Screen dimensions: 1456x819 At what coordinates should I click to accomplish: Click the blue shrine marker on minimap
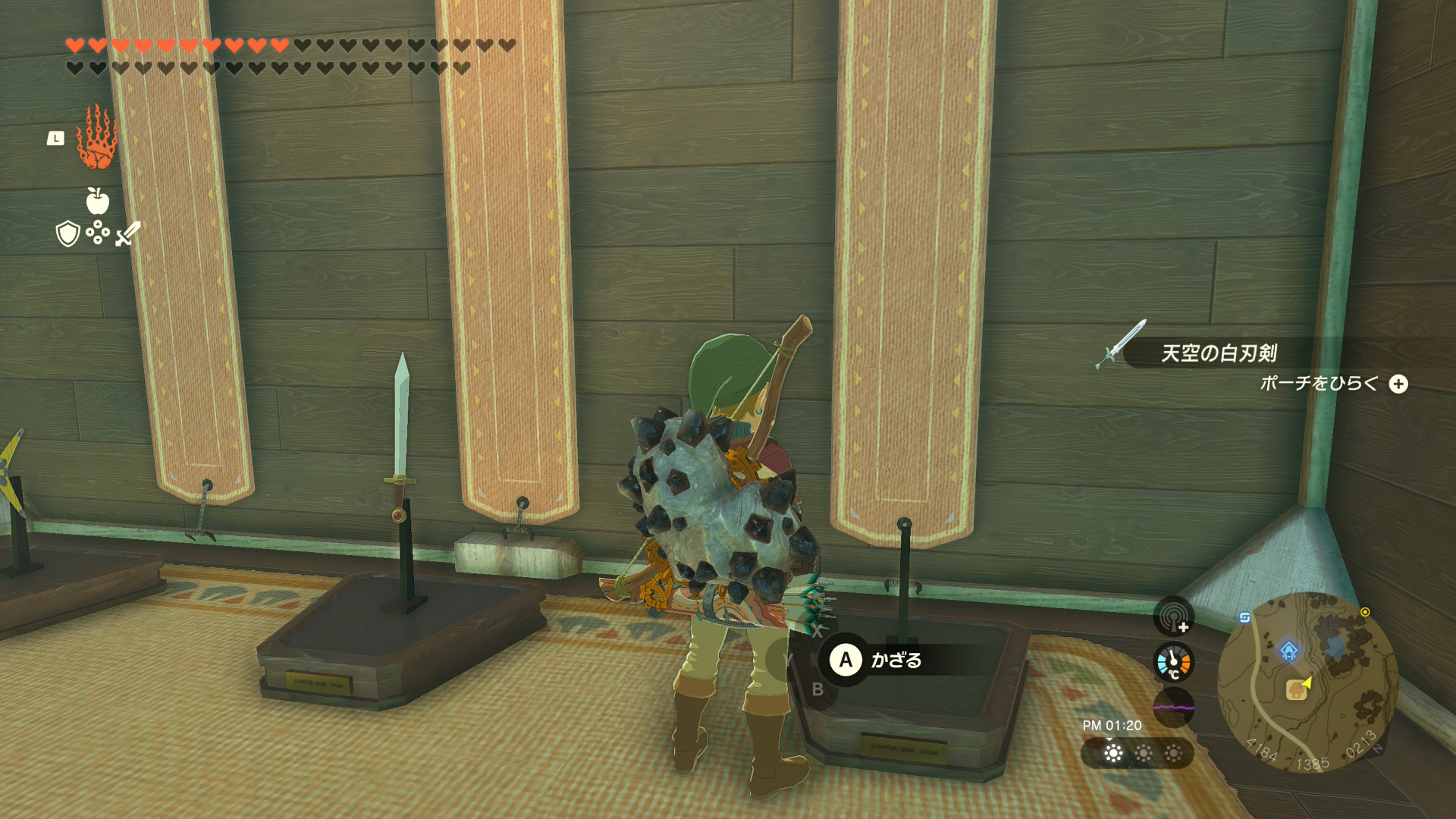[x=1288, y=651]
